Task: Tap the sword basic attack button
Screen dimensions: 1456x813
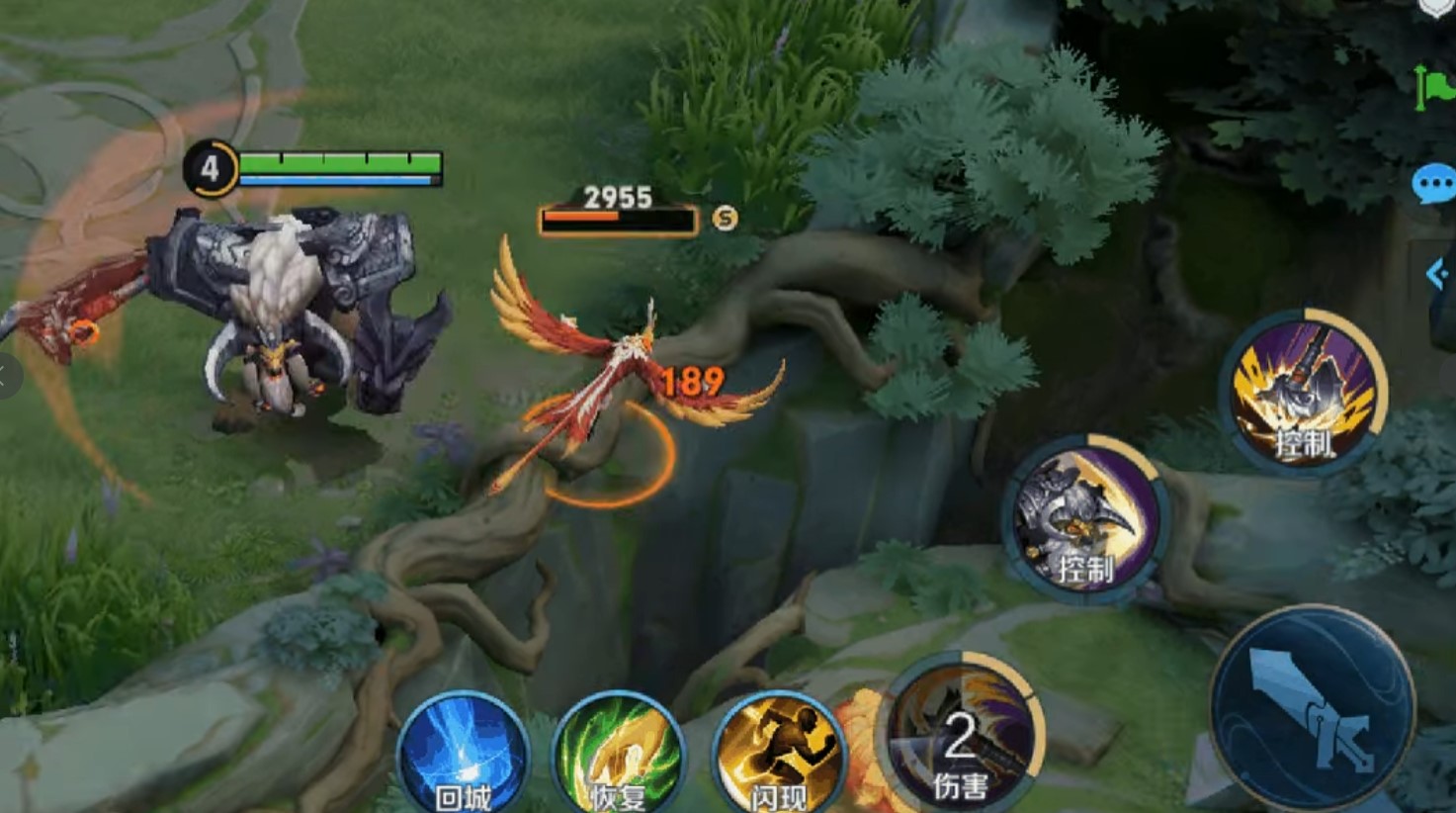Action: 1312,708
